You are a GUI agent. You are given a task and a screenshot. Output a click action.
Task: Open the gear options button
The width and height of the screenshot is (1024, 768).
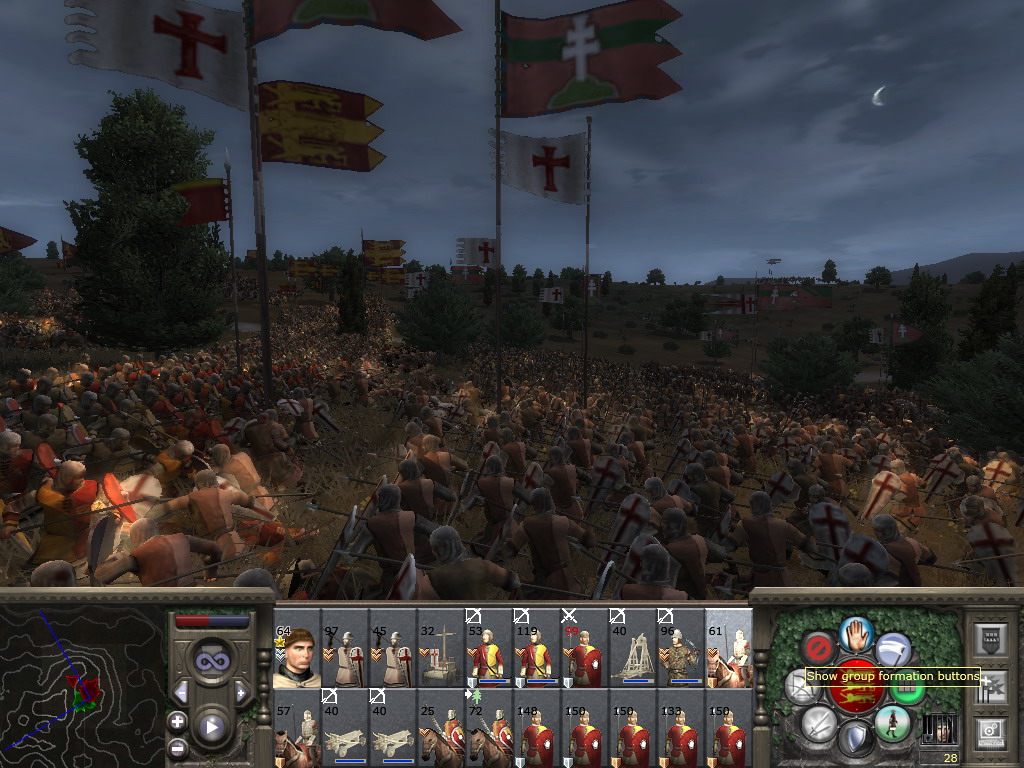click(991, 732)
